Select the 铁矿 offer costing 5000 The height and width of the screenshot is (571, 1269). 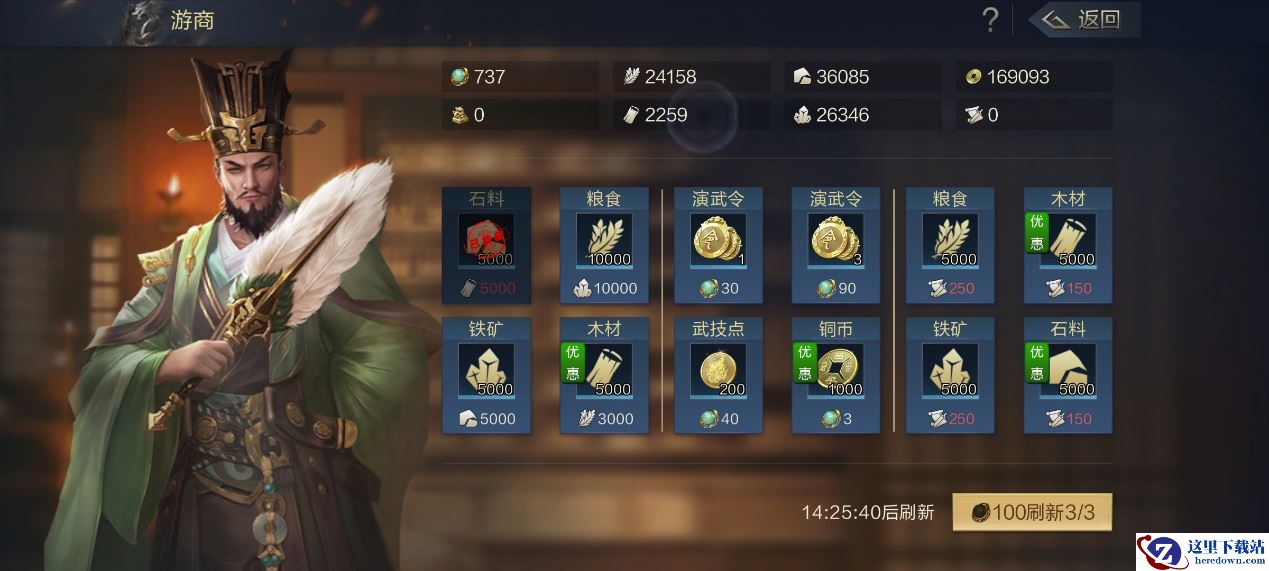click(x=486, y=375)
